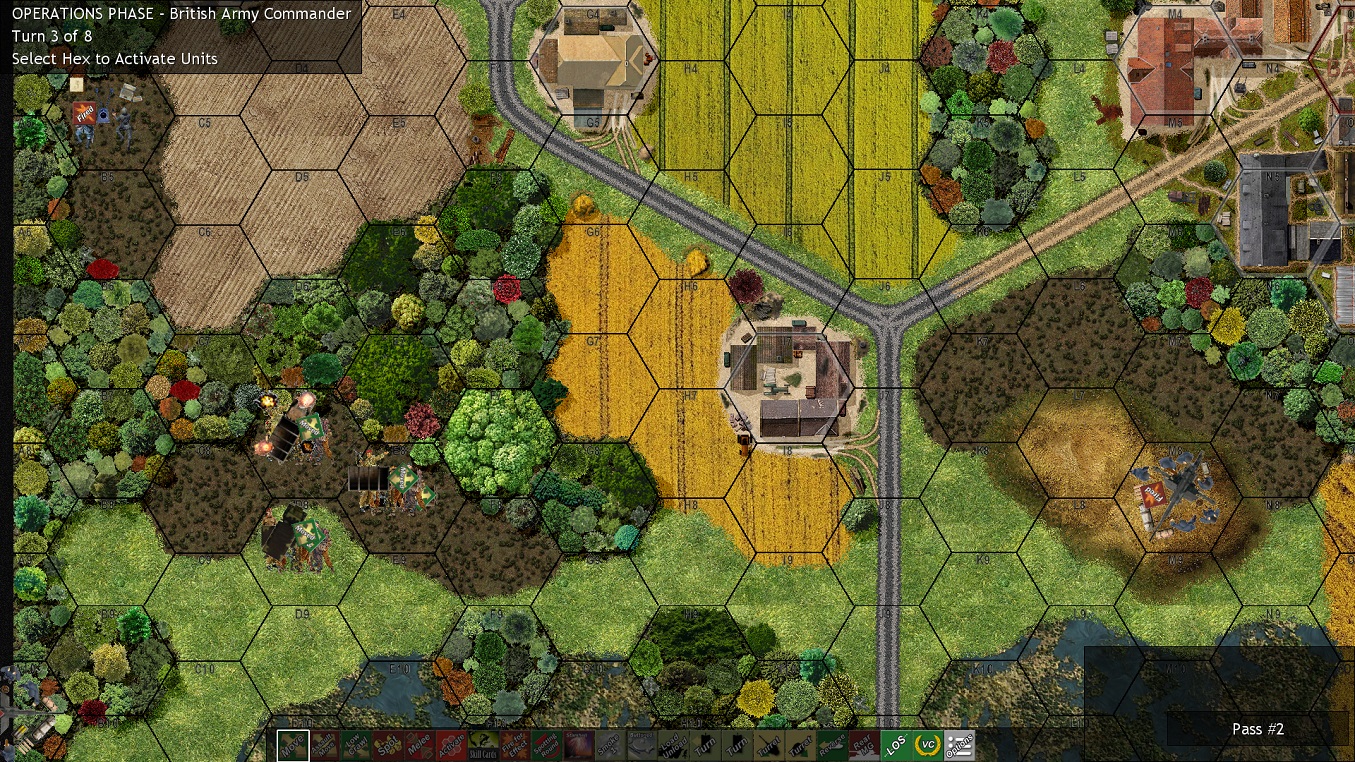The width and height of the screenshot is (1355, 762).
Task: Select Fire for Effect
Action: coord(515,746)
